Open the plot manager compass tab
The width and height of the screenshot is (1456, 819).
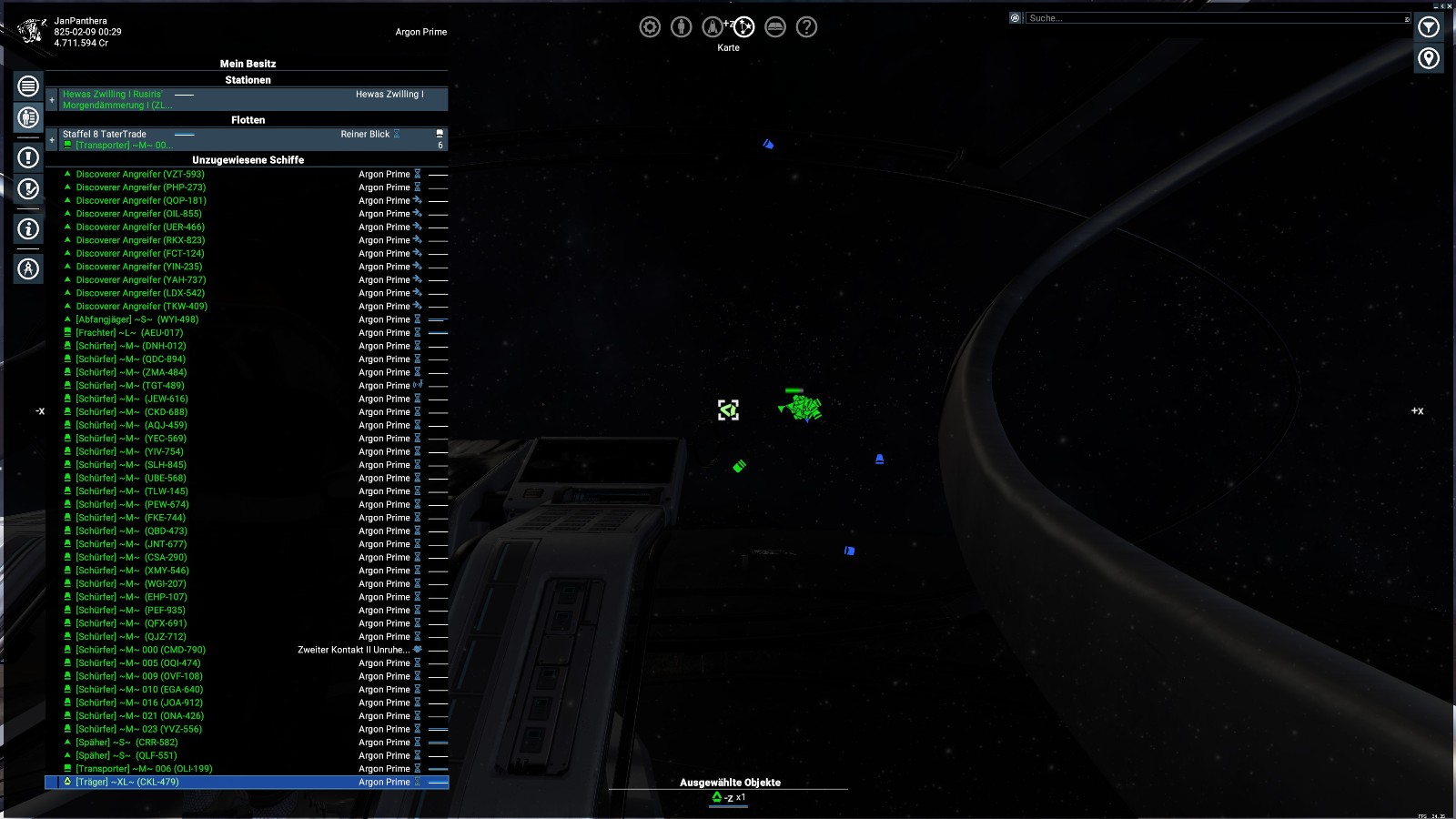28,269
